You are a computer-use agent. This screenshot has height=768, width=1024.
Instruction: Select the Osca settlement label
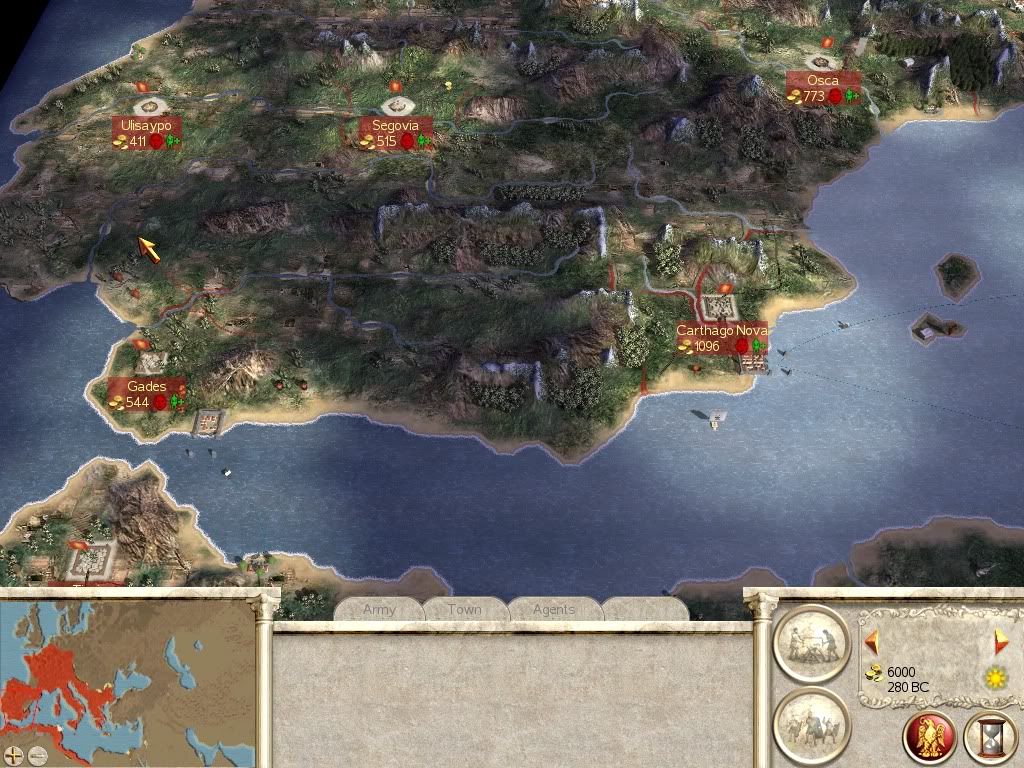point(823,88)
